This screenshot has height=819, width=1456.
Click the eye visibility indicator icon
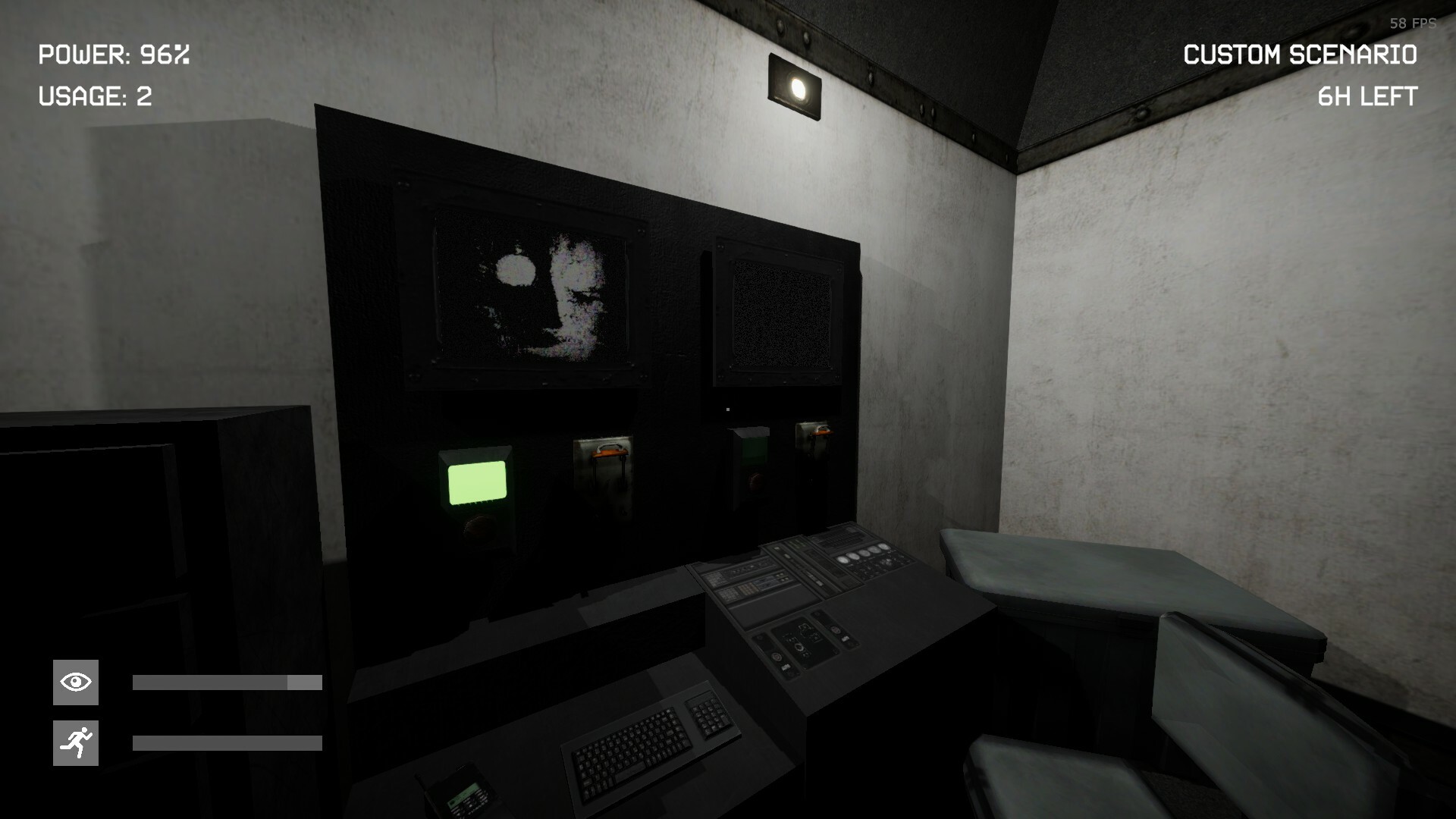pyautogui.click(x=74, y=680)
